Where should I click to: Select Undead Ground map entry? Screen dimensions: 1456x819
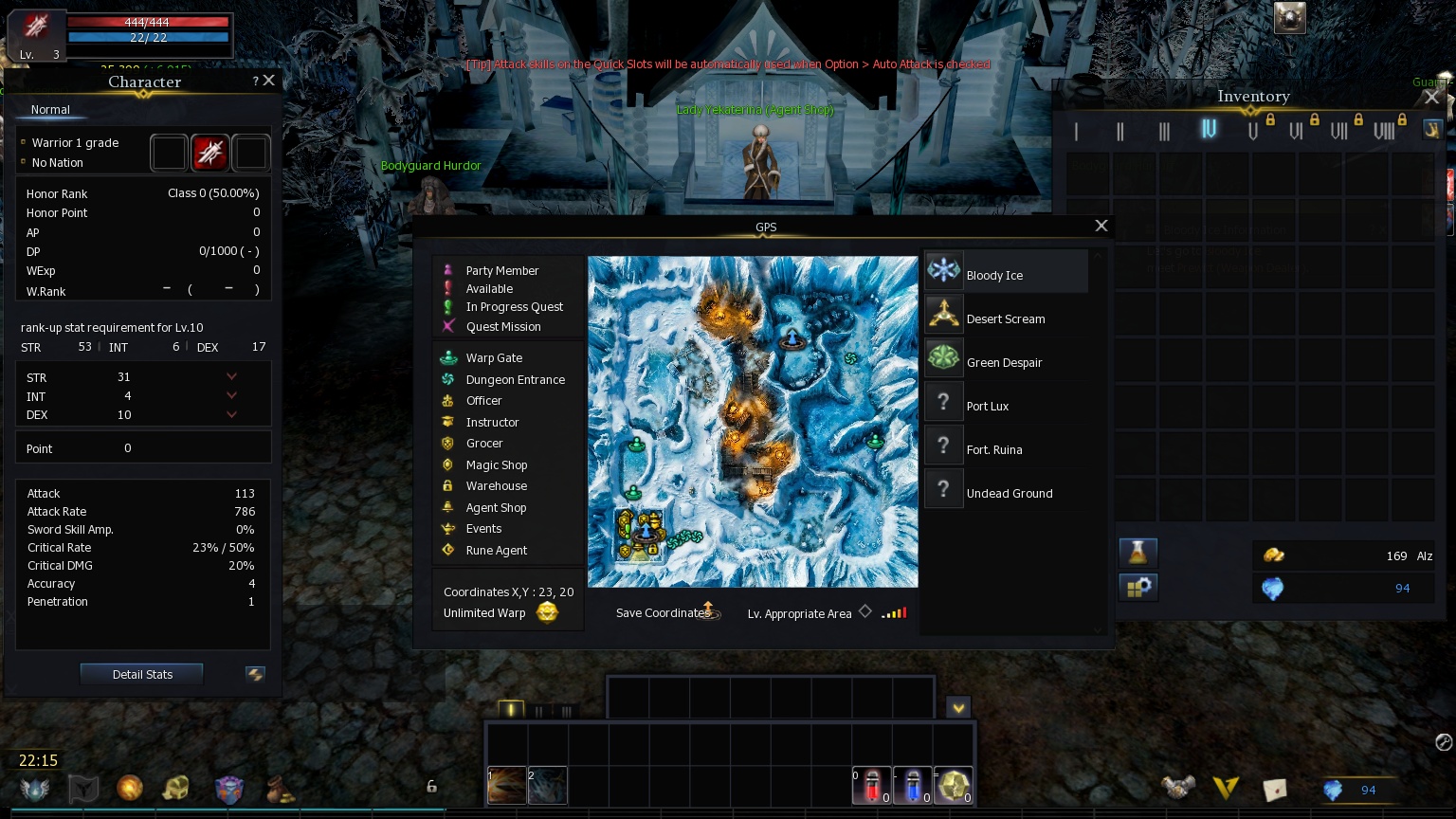pyautogui.click(x=1009, y=493)
